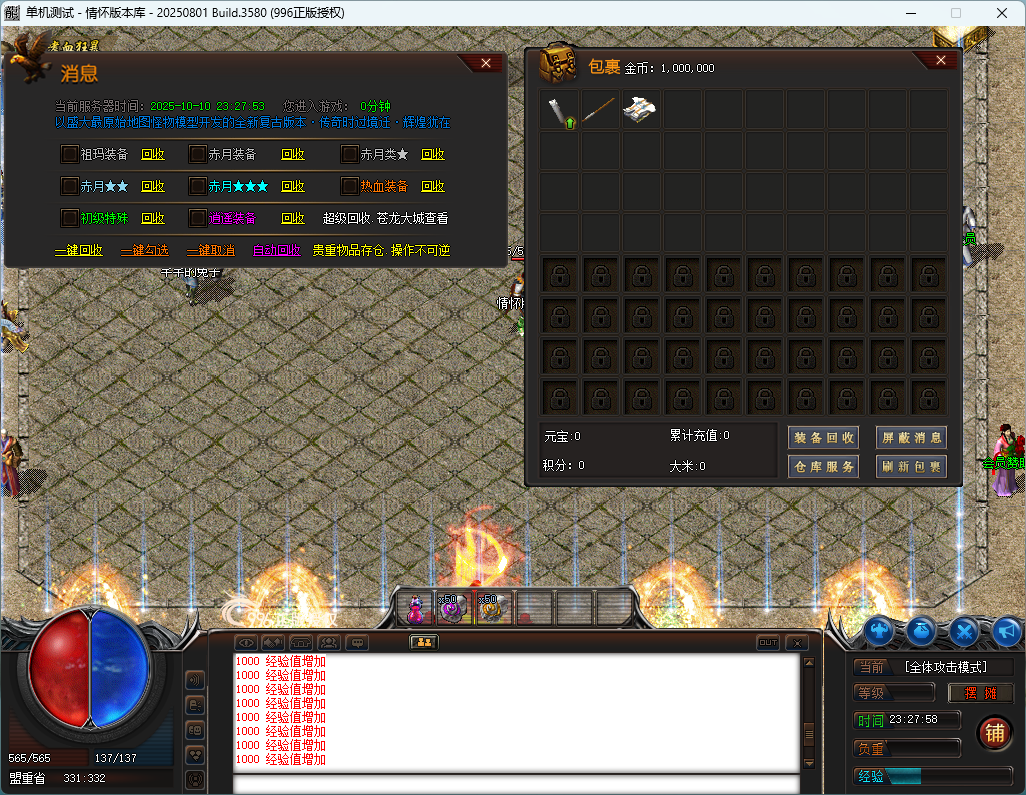Screen dimensions: 1026x795
Task: Select 一键取消 to uncheck all
Action: point(210,250)
